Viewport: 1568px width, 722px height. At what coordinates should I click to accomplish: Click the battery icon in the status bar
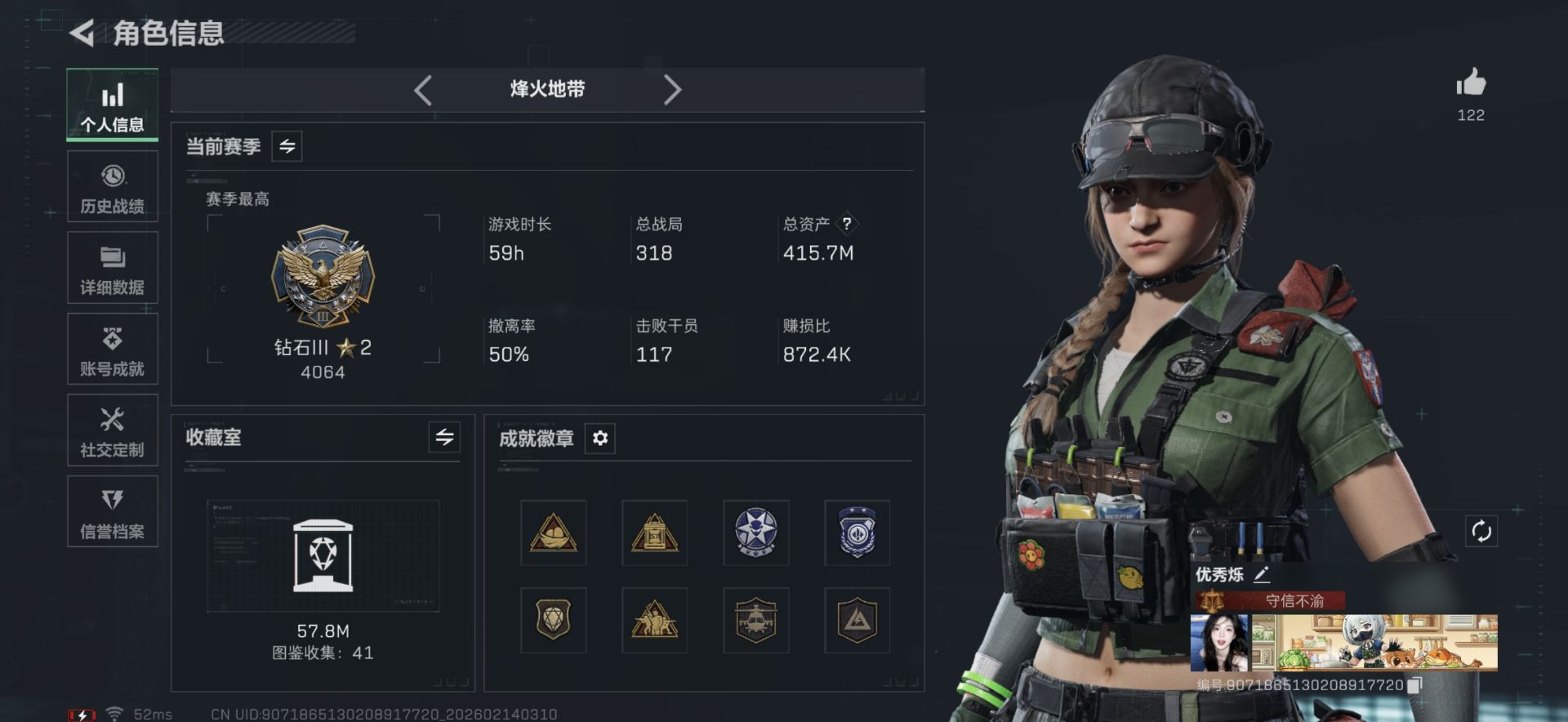[82, 712]
